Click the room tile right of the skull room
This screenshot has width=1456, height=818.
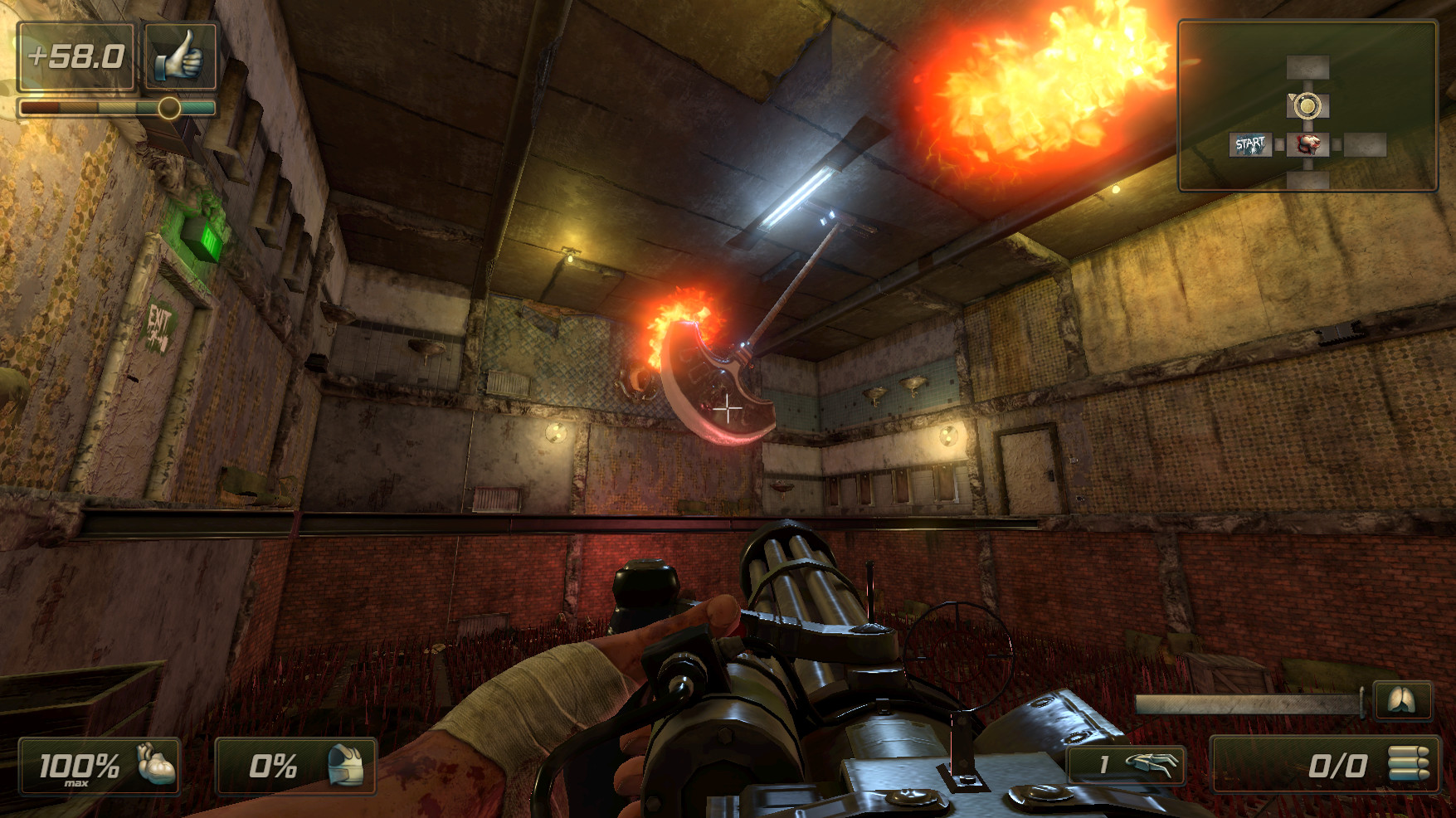[1365, 144]
